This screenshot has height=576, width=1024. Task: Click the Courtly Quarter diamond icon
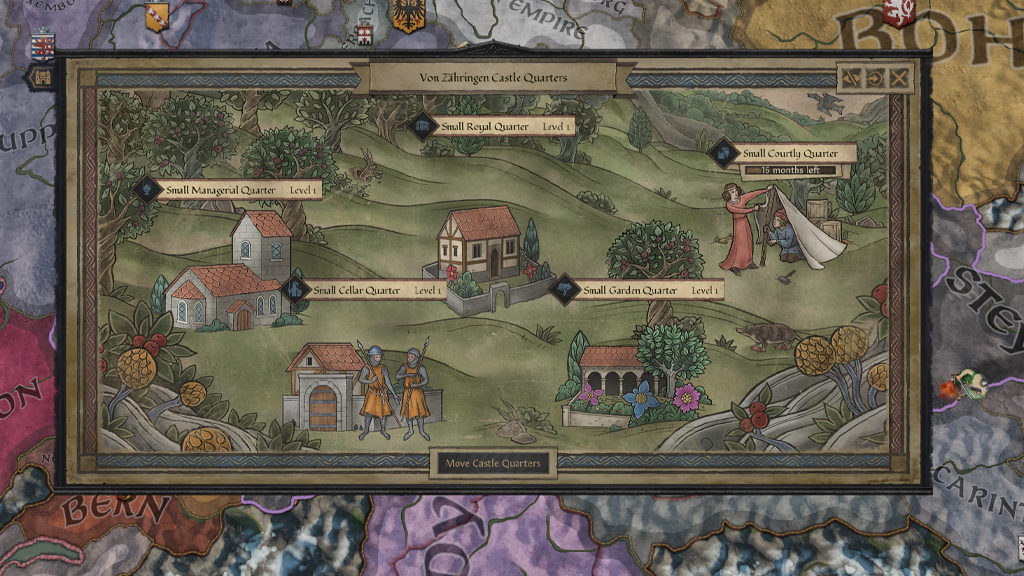(x=722, y=154)
